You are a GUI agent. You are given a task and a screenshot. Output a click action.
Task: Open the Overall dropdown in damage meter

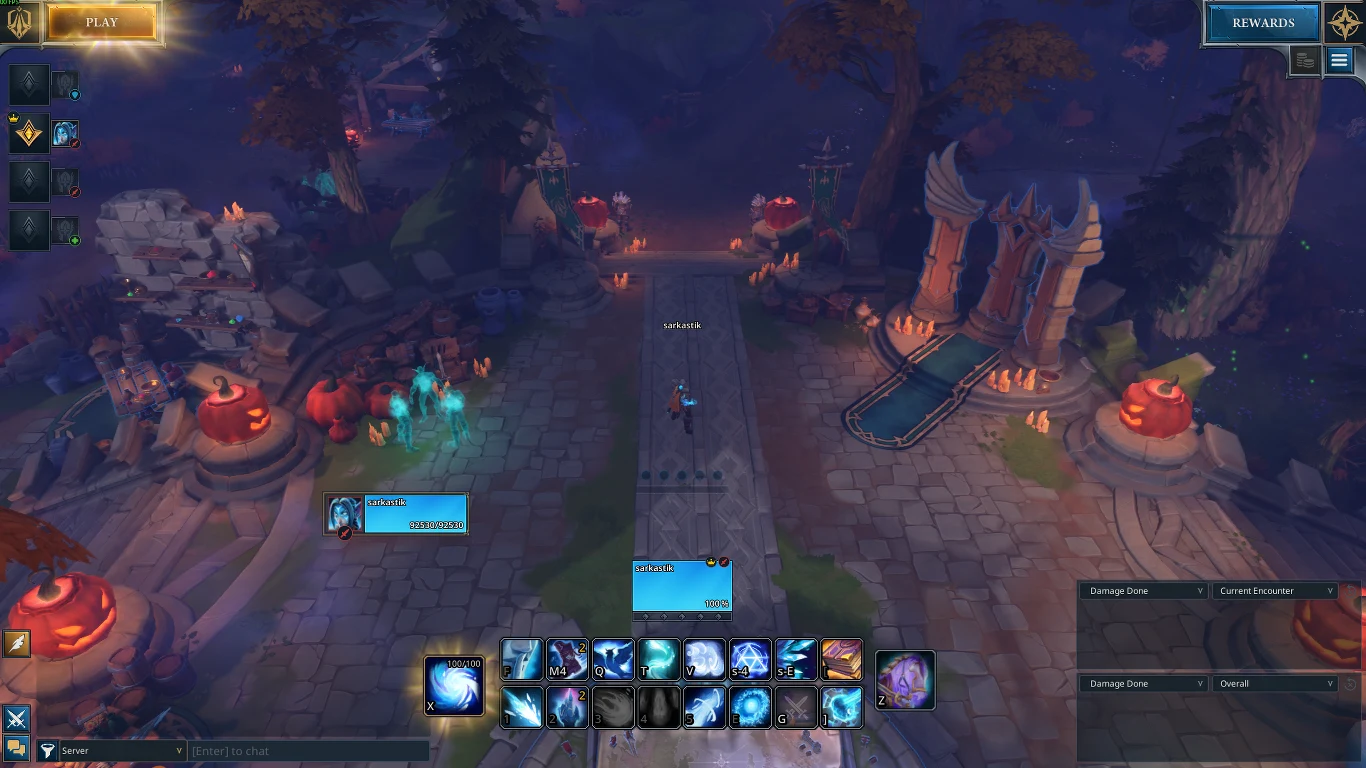1275,684
